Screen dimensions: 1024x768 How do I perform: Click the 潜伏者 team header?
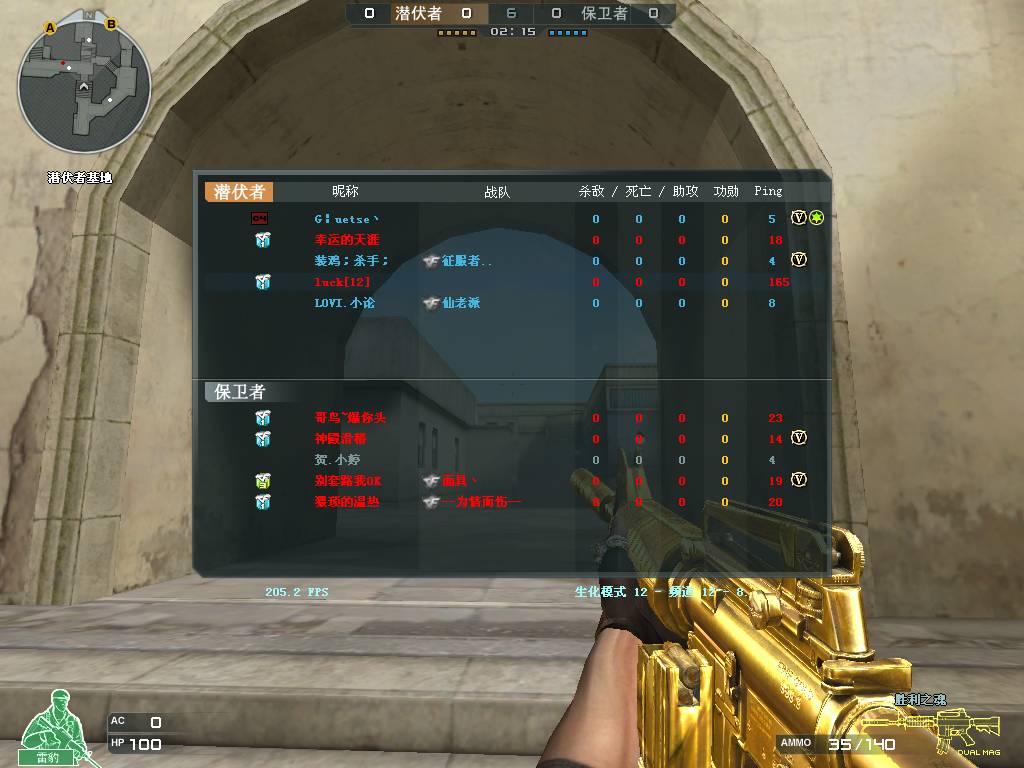point(239,192)
